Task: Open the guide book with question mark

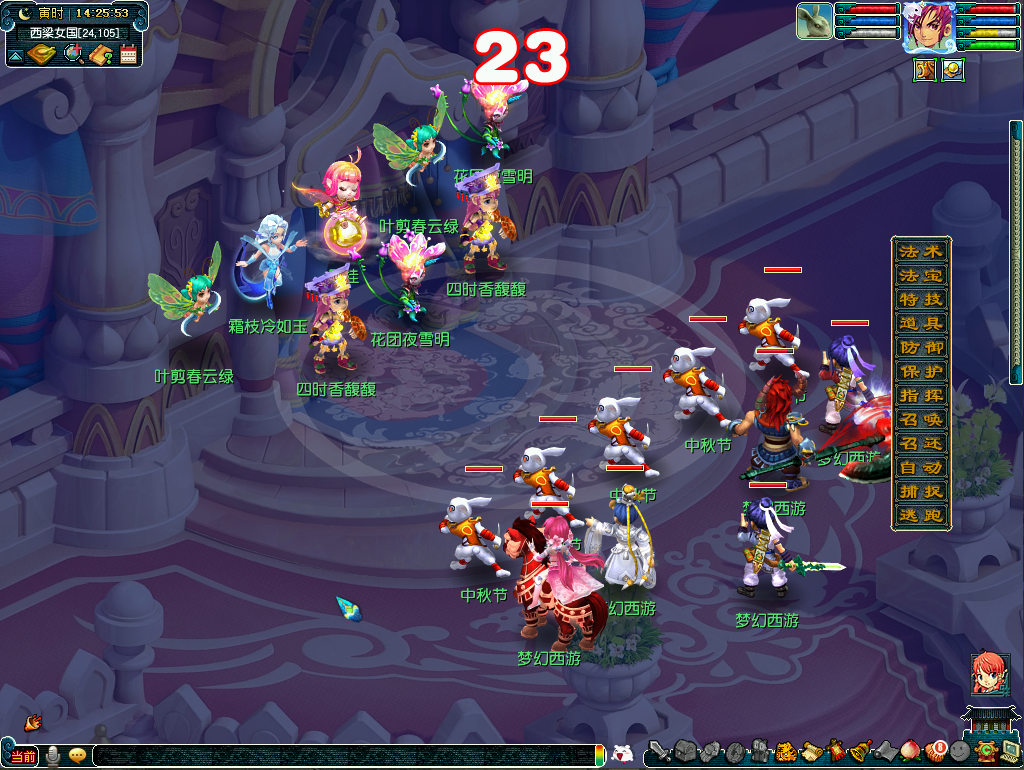Action: pos(101,55)
